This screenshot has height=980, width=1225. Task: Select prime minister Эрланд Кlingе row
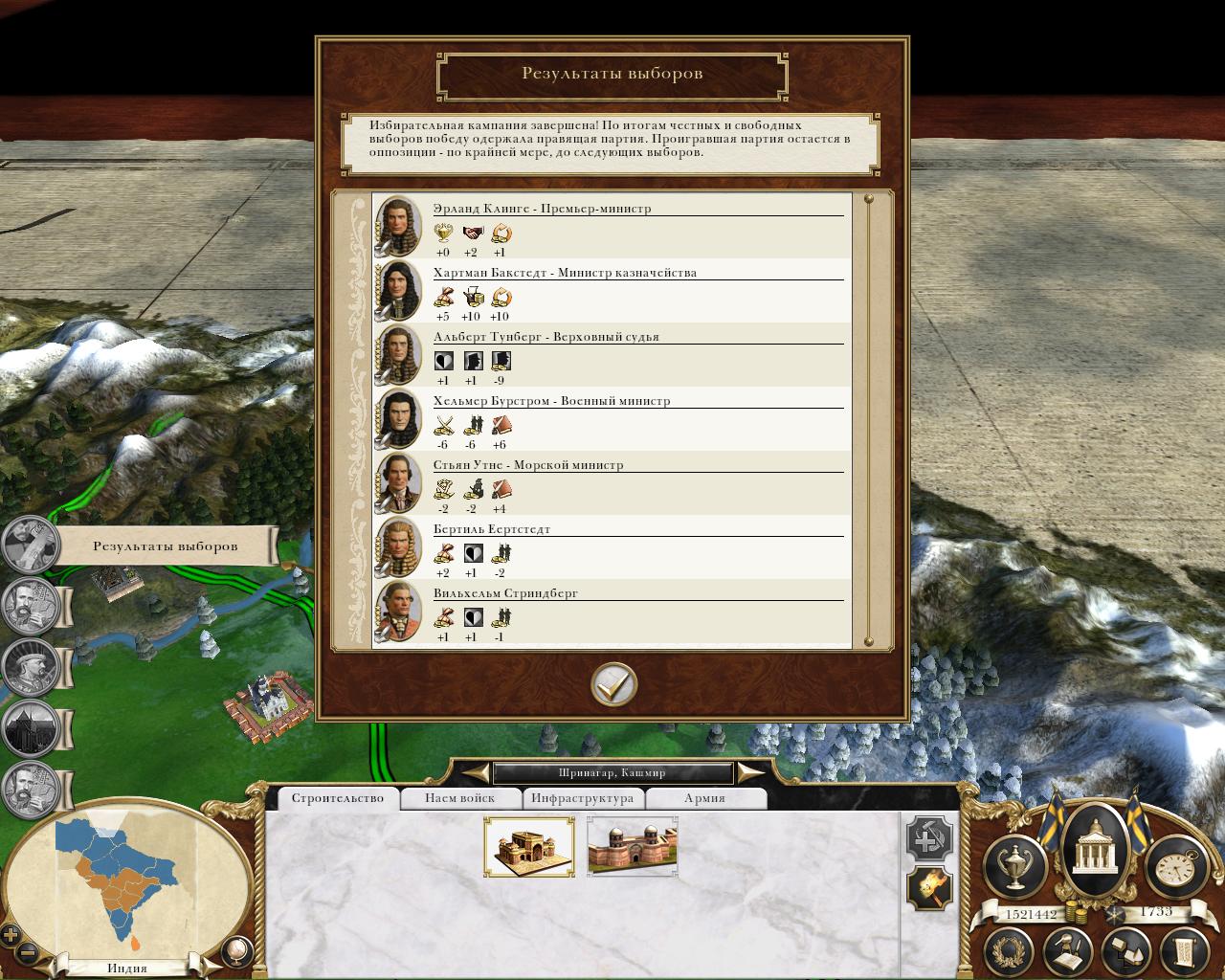[612, 228]
